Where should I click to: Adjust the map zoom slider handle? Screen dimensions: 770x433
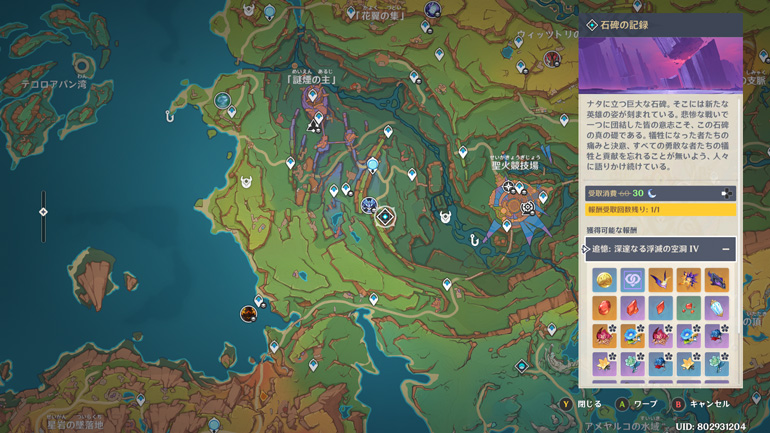point(43,212)
